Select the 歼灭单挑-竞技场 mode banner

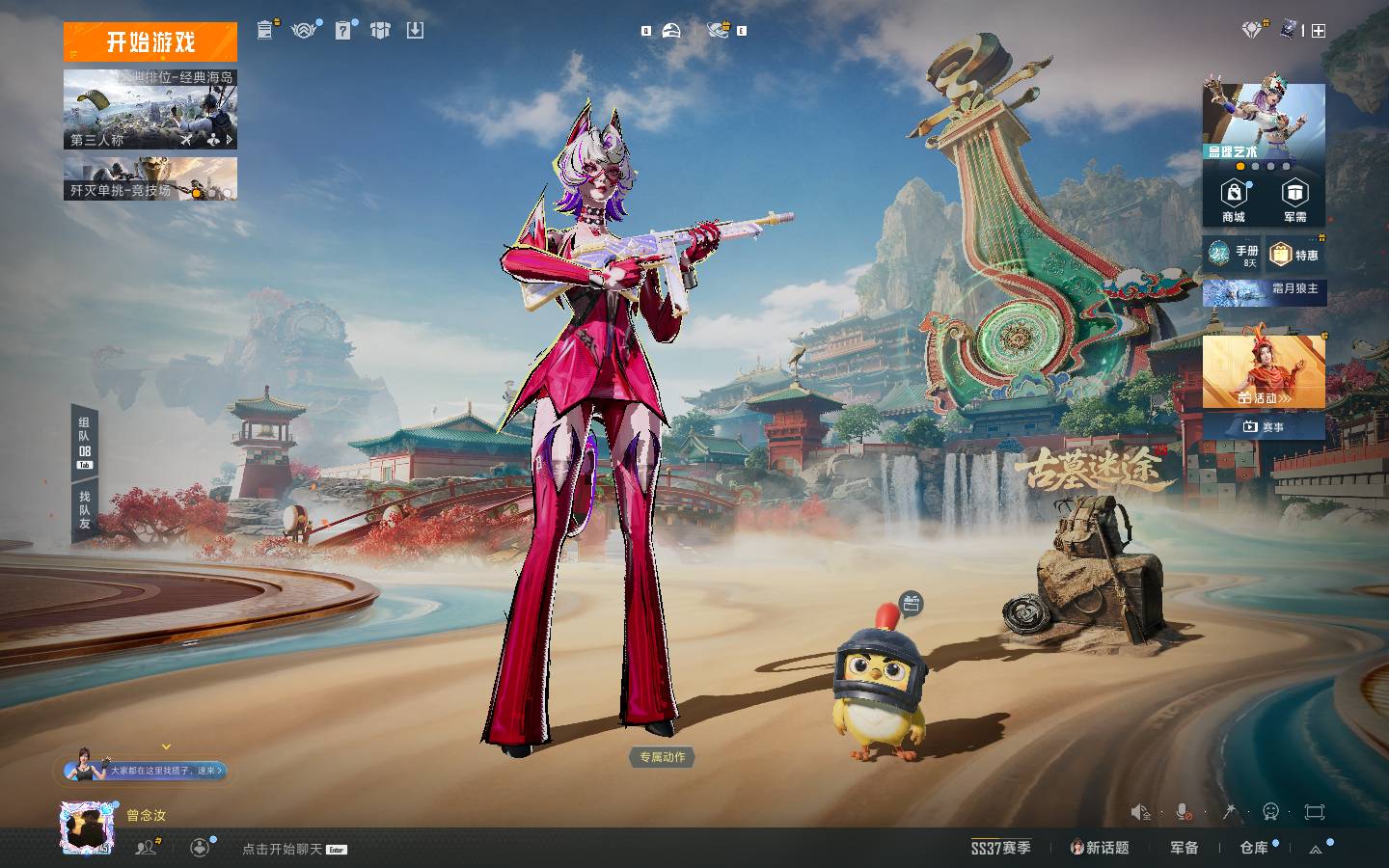point(150,179)
